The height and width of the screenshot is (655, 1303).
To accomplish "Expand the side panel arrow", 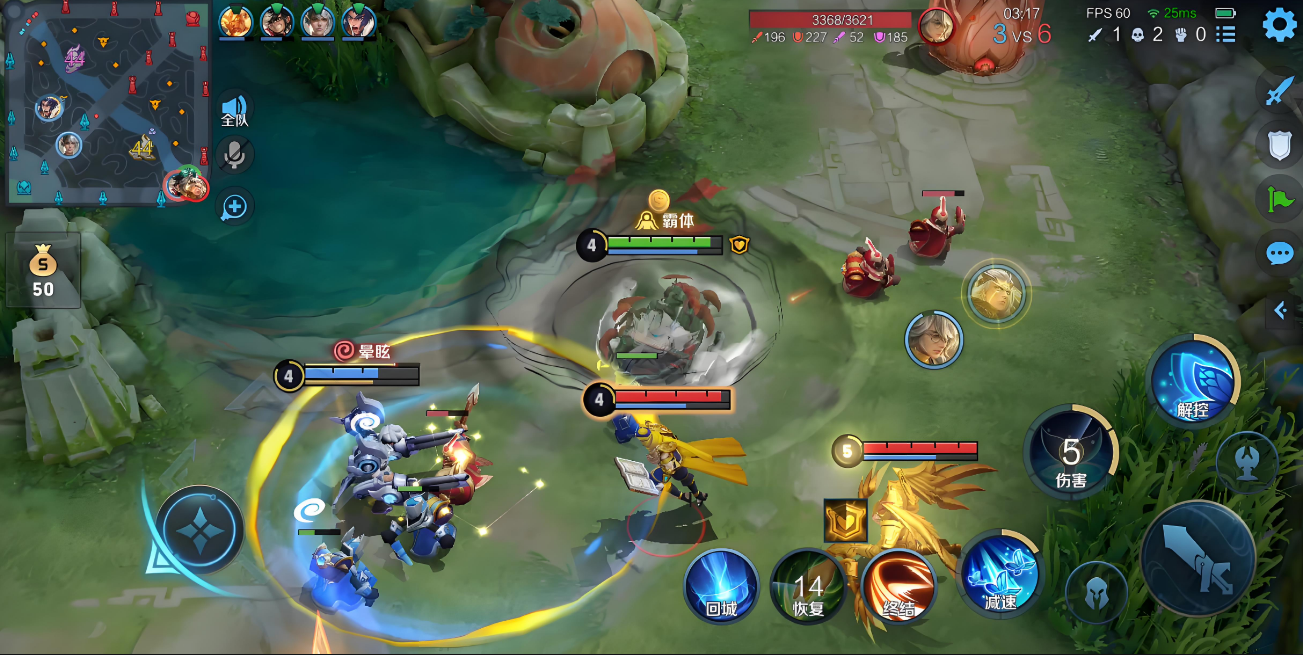I will pos(1281,311).
